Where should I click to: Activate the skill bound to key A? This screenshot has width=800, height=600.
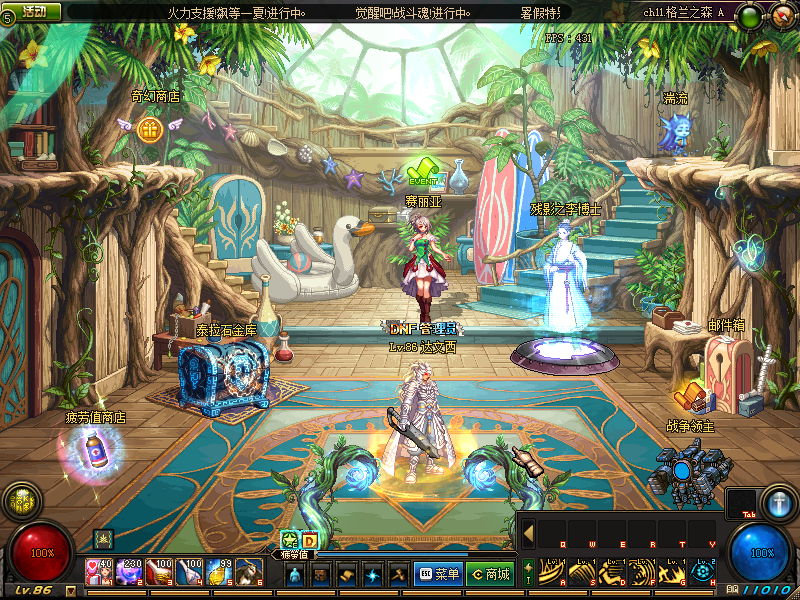[x=553, y=571]
